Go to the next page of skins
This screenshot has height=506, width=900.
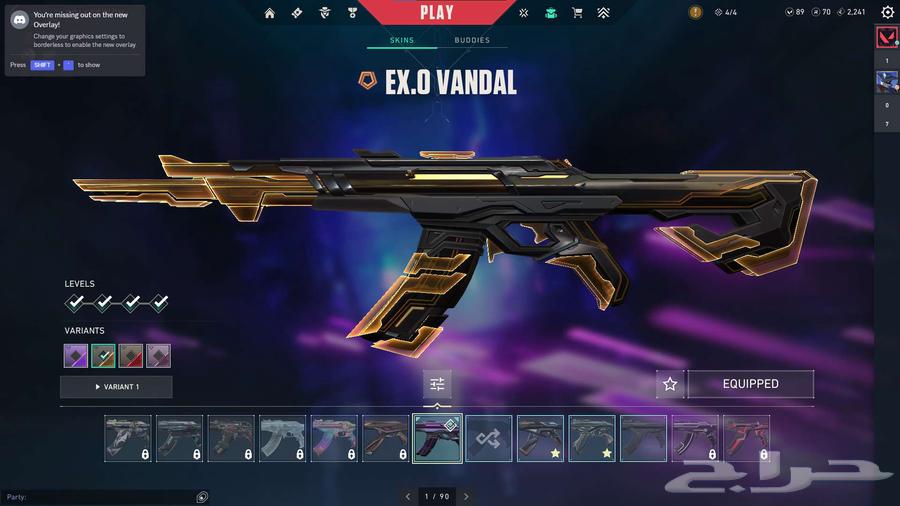pos(466,496)
